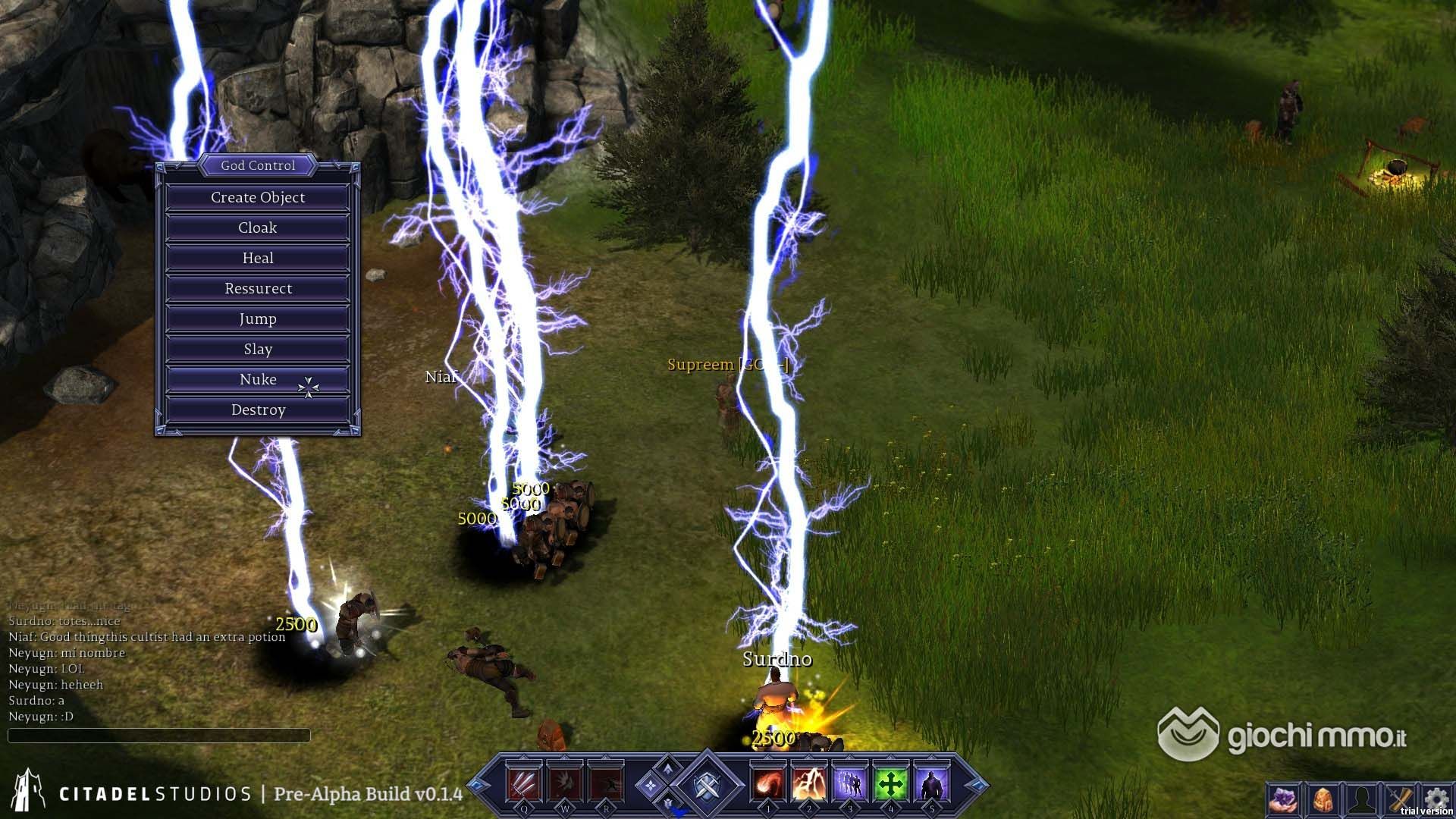Activate the triple sword slash ability
The height and width of the screenshot is (819, 1456).
[524, 782]
